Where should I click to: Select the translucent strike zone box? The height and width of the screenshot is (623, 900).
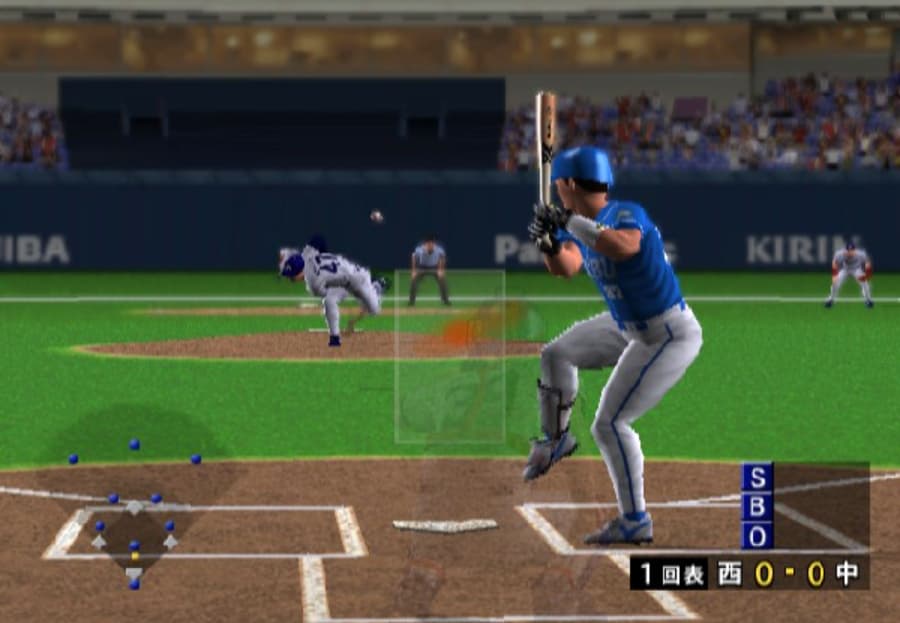click(449, 356)
